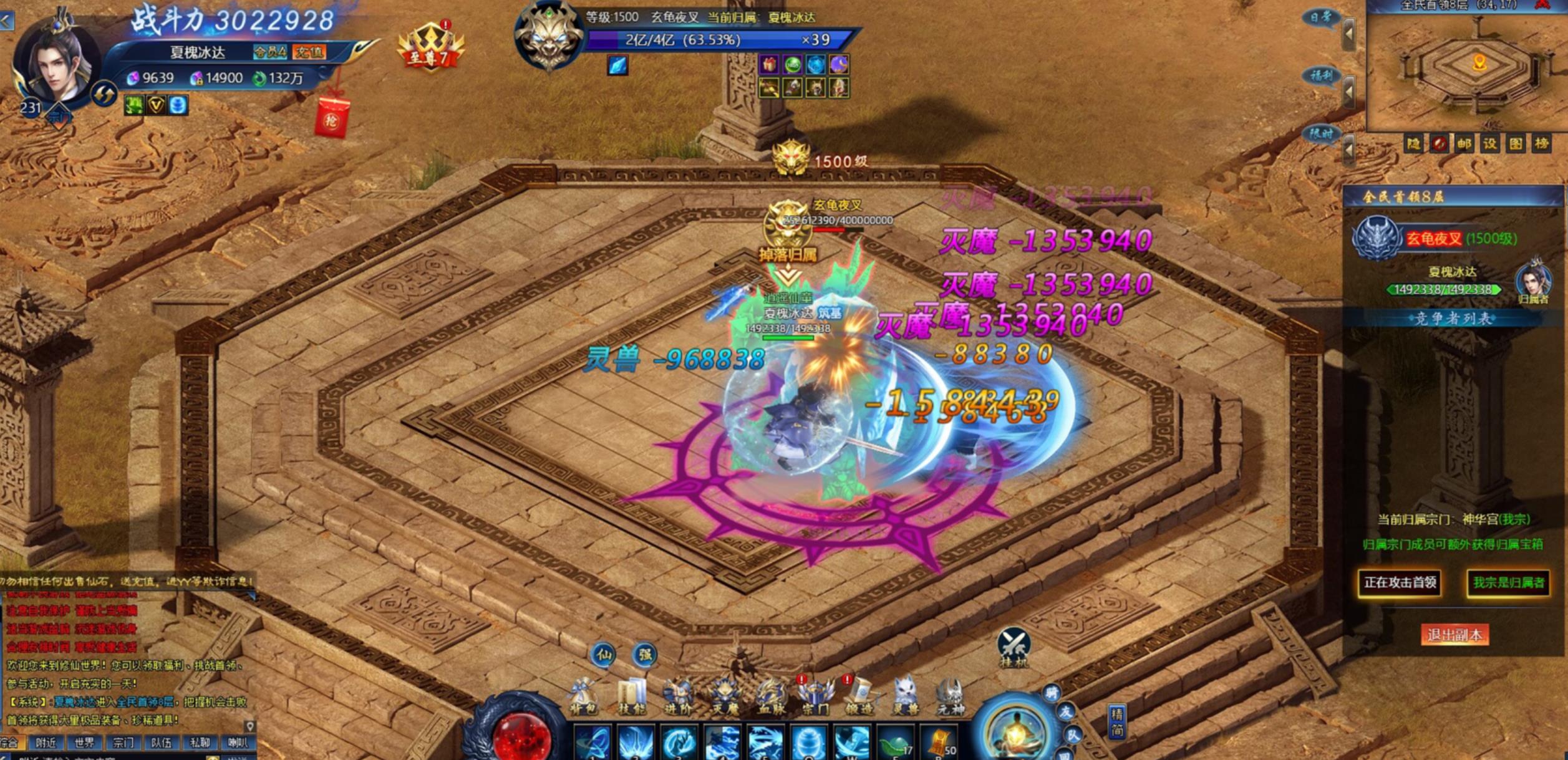
Task: Open the 技能 skills menu
Action: point(631,696)
